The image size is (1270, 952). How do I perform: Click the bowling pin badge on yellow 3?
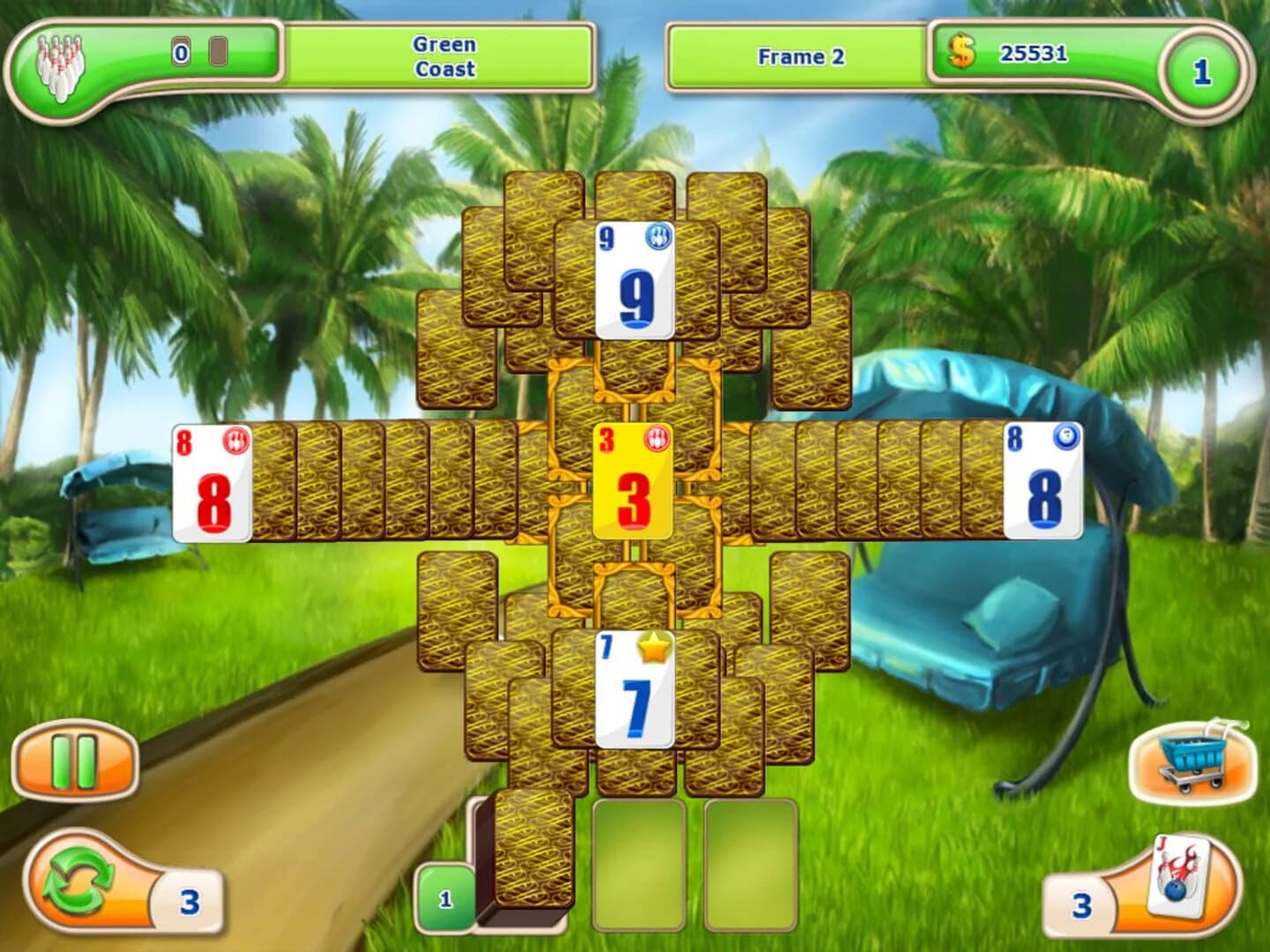click(655, 437)
